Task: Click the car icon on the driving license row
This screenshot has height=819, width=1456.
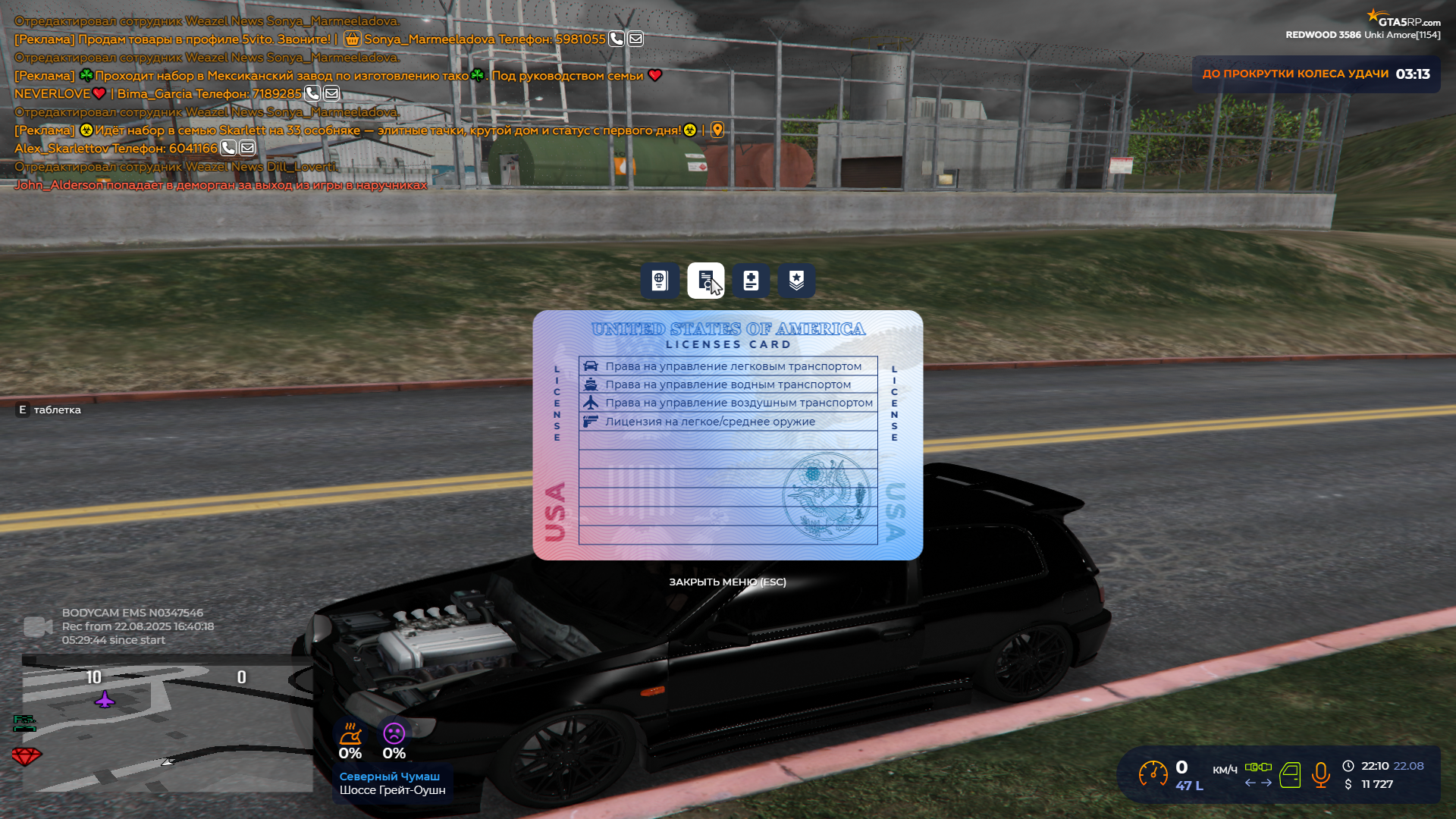Action: pyautogui.click(x=591, y=366)
